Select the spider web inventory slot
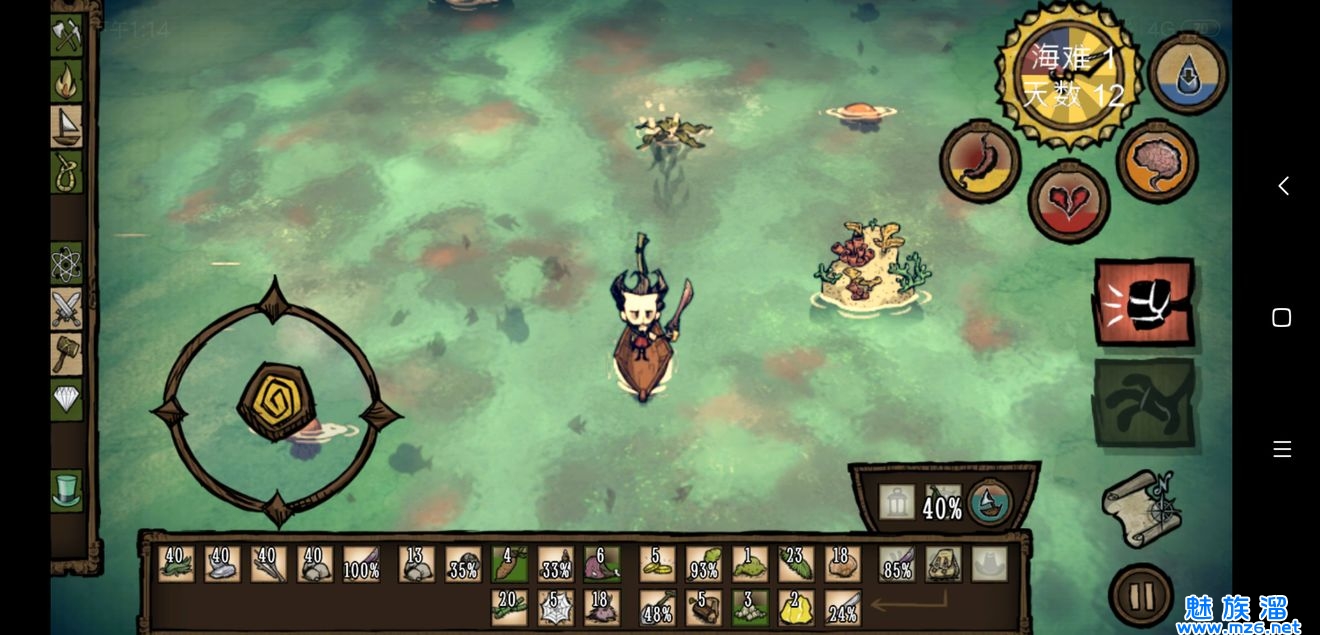The height and width of the screenshot is (635, 1320). pos(555,608)
